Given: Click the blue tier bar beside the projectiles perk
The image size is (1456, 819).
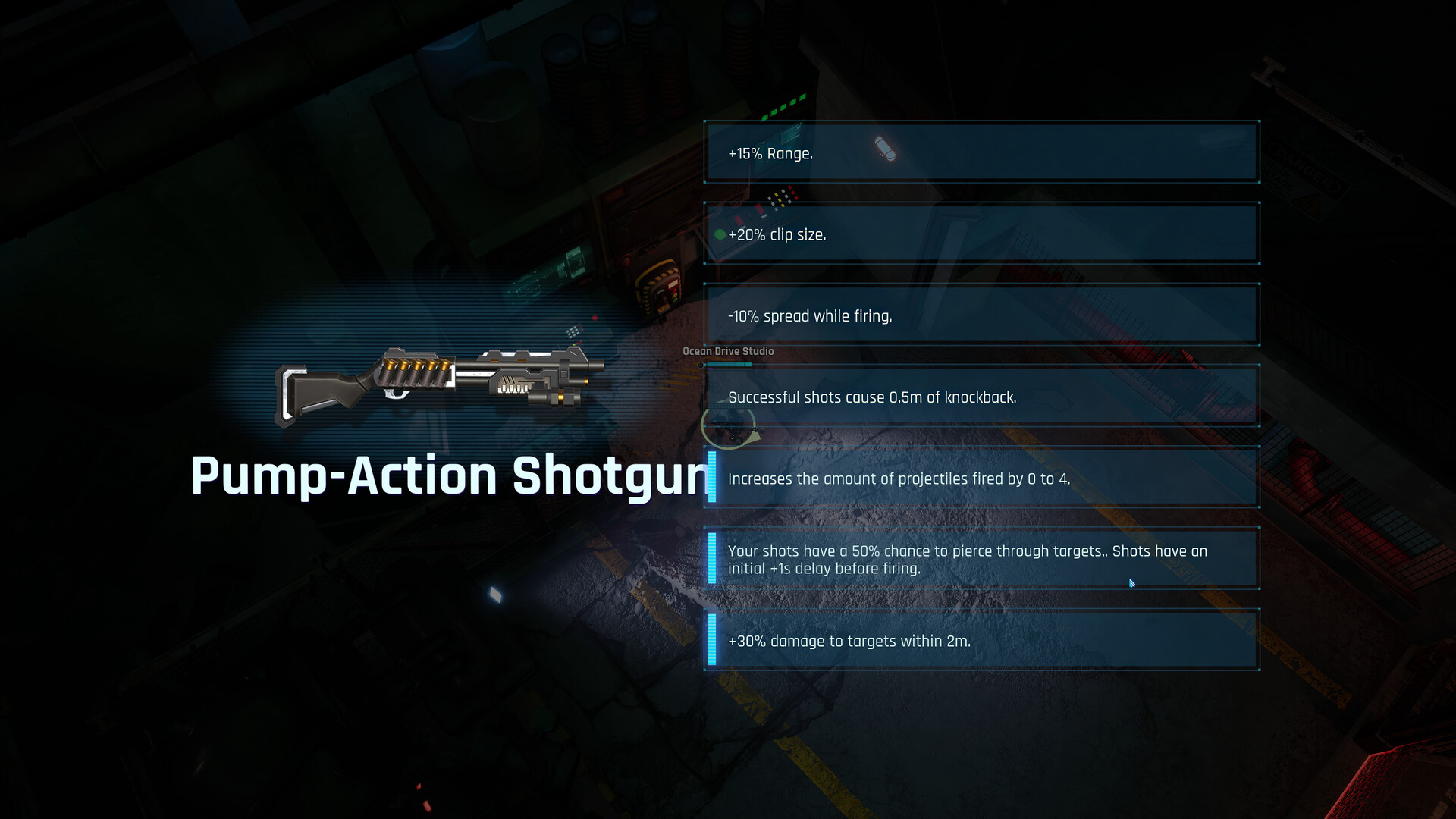Looking at the screenshot, I should [x=711, y=478].
